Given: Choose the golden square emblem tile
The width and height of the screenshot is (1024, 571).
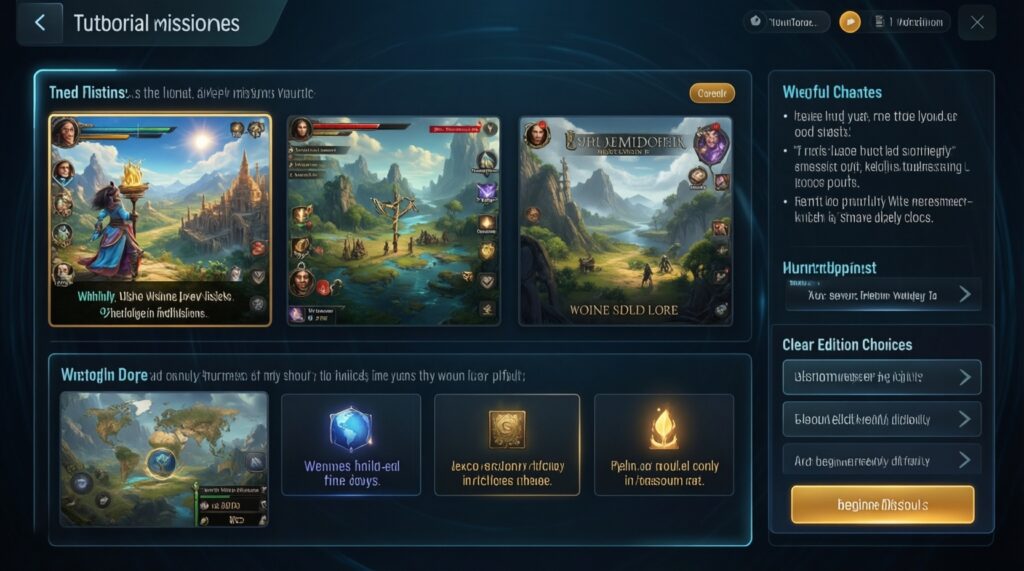Looking at the screenshot, I should pos(507,444).
